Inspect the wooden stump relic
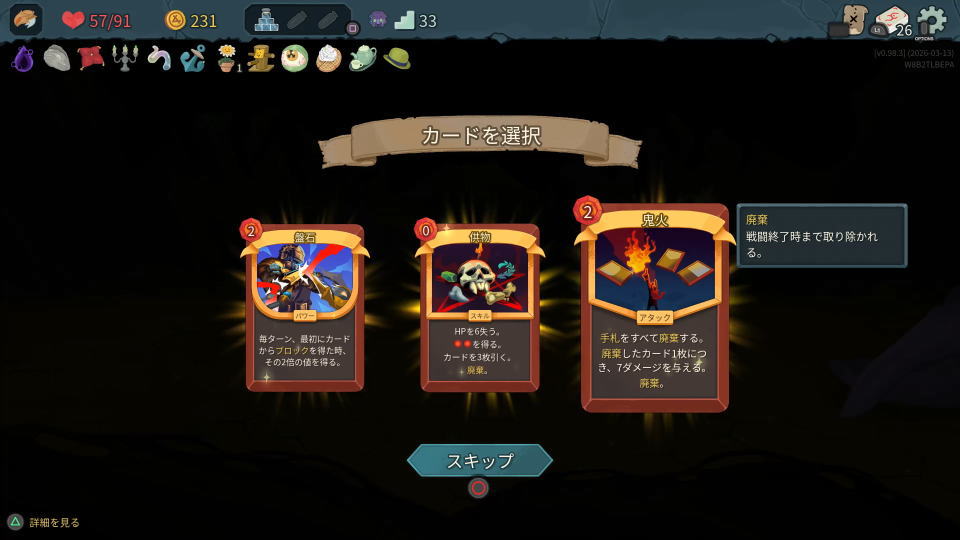960x540 pixels. [x=261, y=58]
